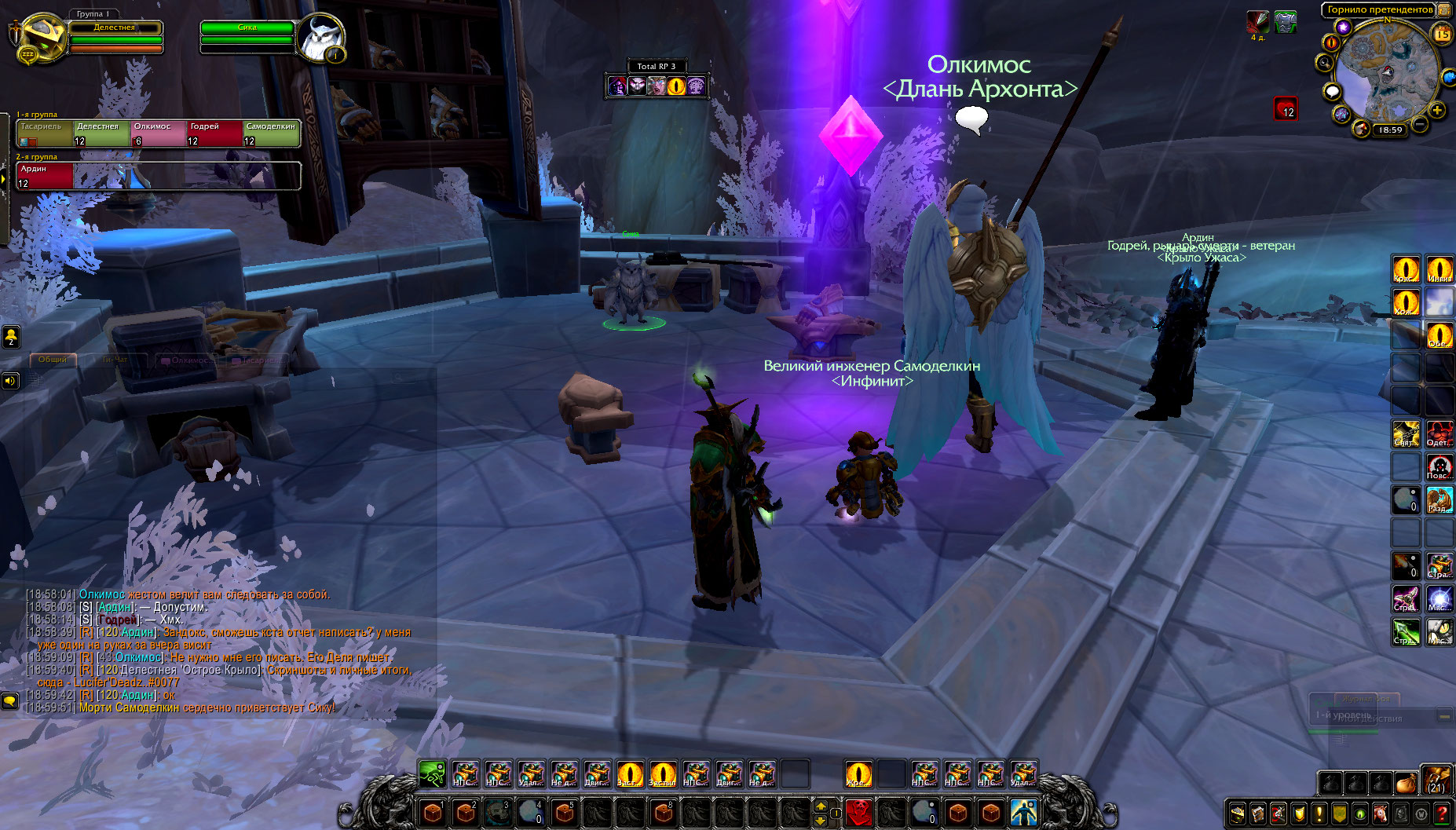The height and width of the screenshot is (830, 1456).
Task: Open the Total RP 3 toolbar's yellow eye button
Action: click(x=676, y=86)
